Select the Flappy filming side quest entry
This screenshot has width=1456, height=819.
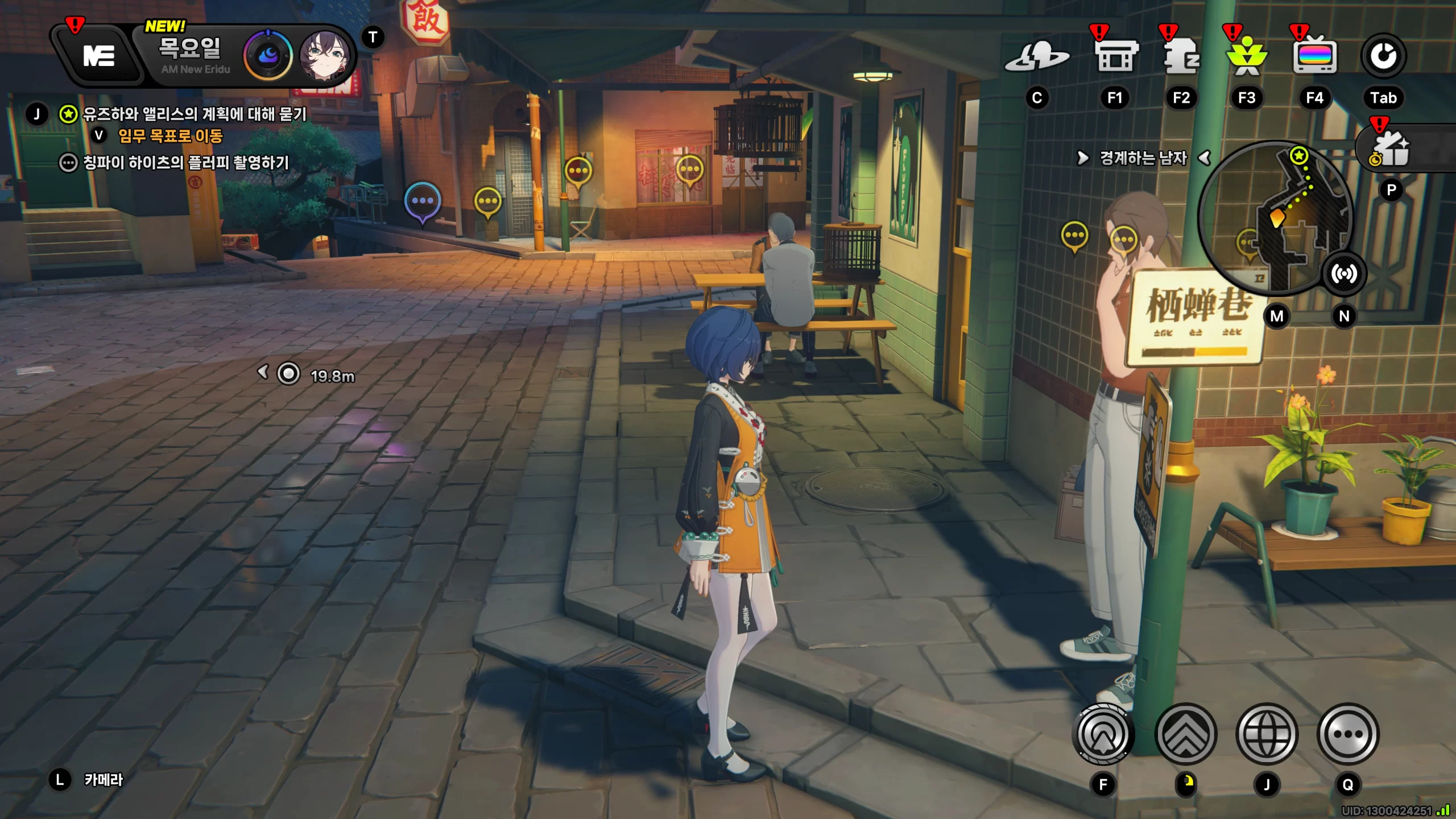185,163
